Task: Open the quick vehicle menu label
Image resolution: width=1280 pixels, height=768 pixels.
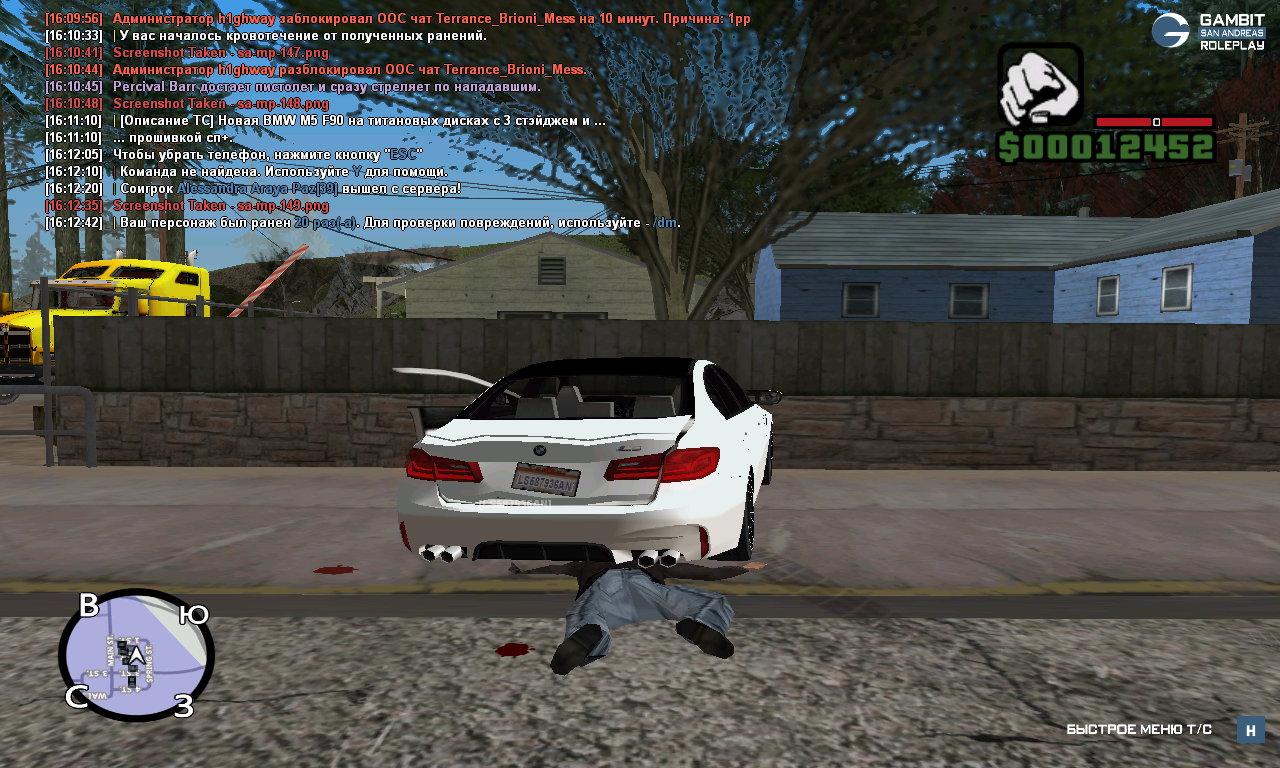Action: (1138, 730)
